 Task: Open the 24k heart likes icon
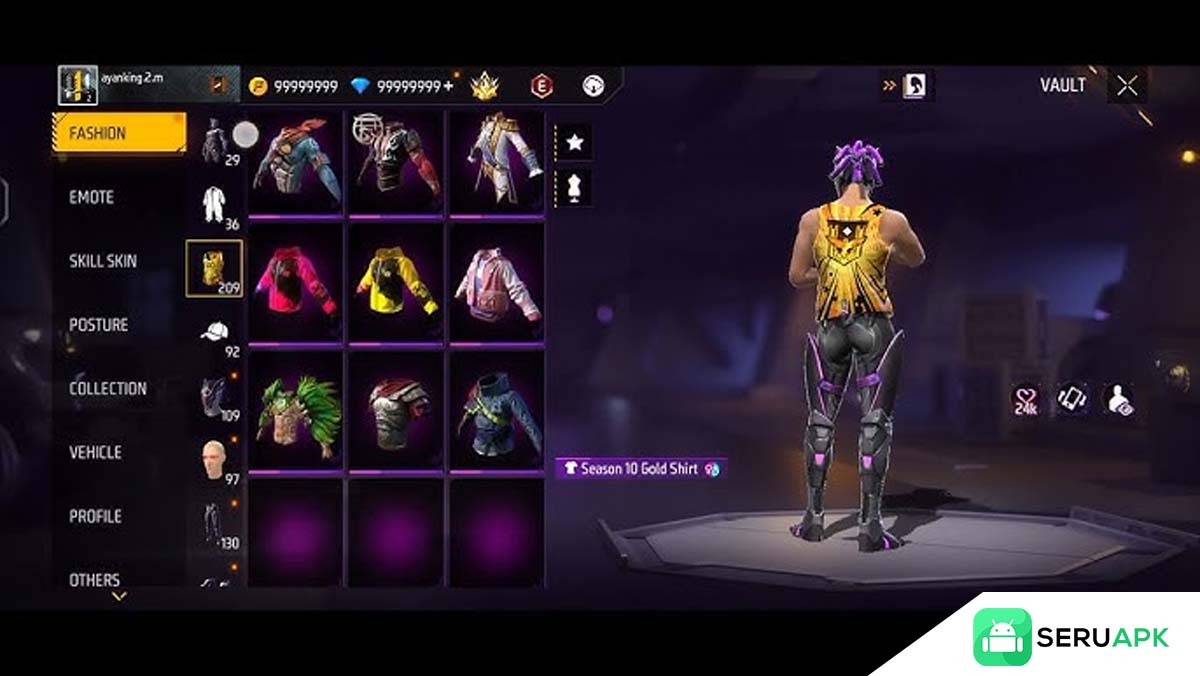[x=1026, y=399]
